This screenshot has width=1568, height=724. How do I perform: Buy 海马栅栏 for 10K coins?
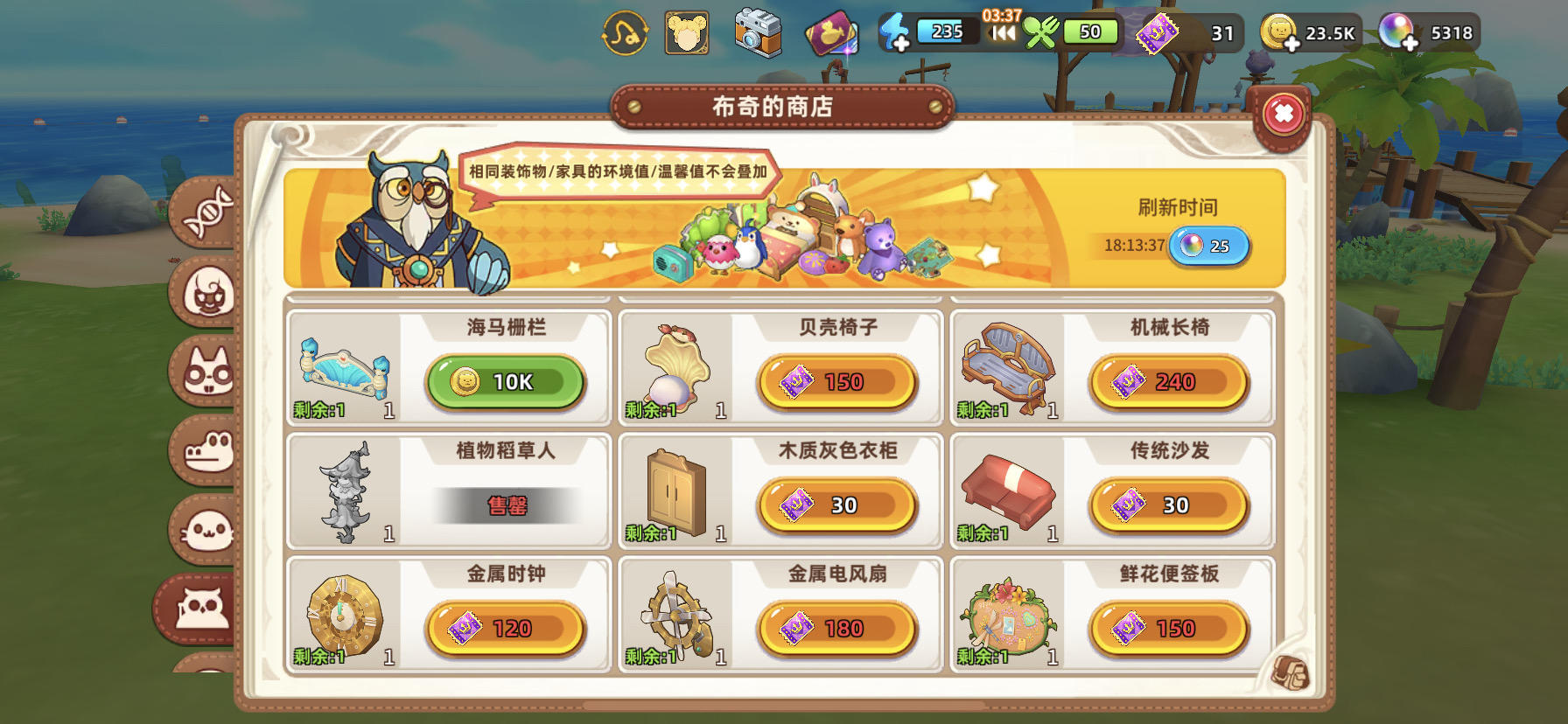coord(504,381)
